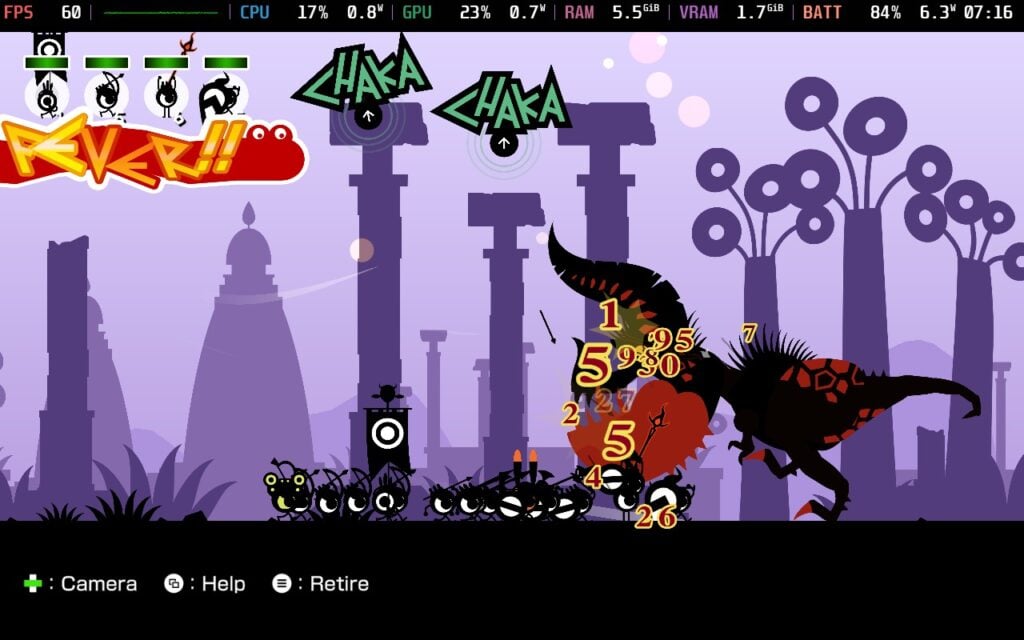Pick the mounted rider squad icon
Image resolution: width=1024 pixels, height=640 pixels.
pos(225,97)
